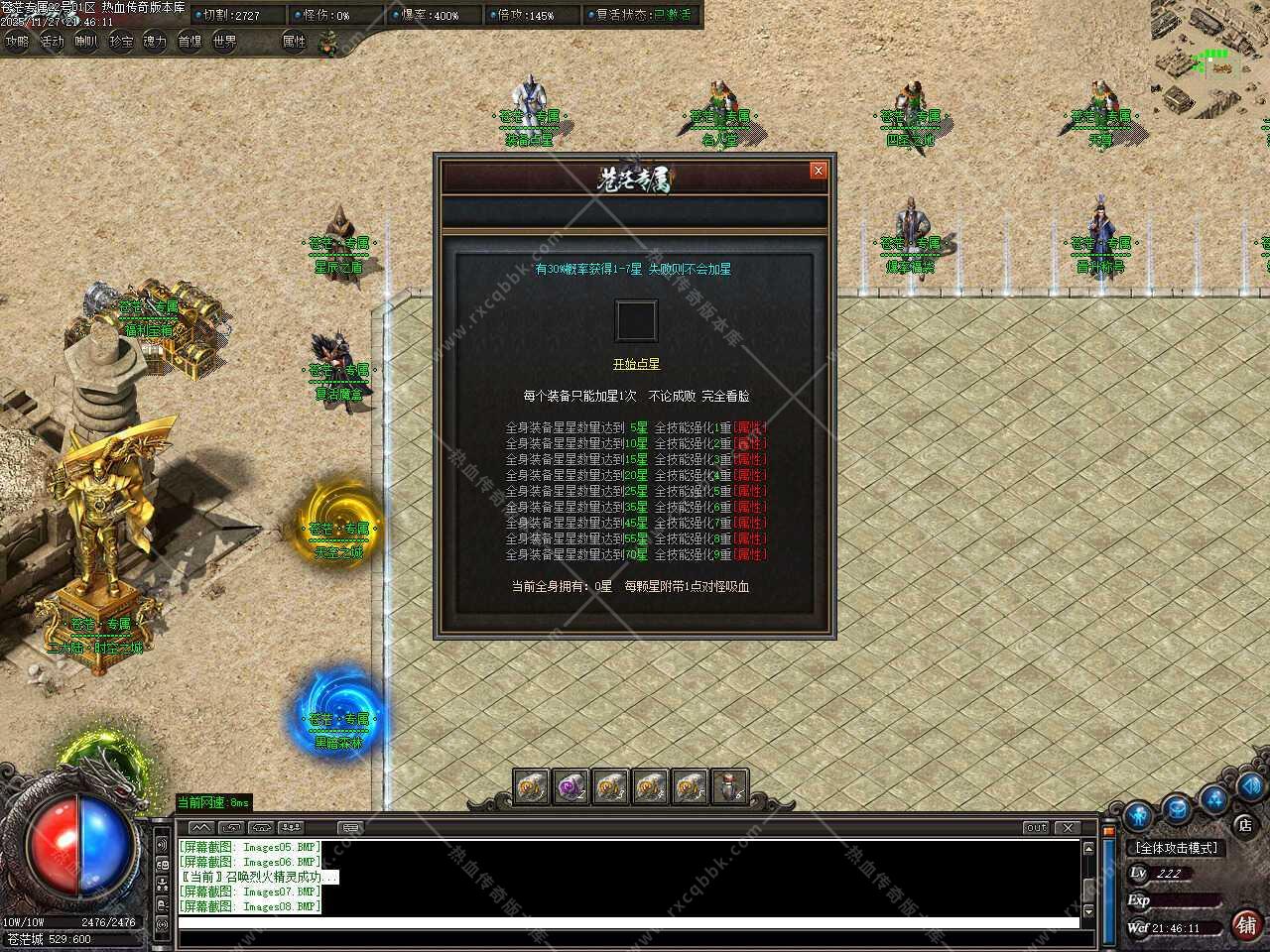
Task: Close the chat window with its X
Action: tap(1068, 827)
